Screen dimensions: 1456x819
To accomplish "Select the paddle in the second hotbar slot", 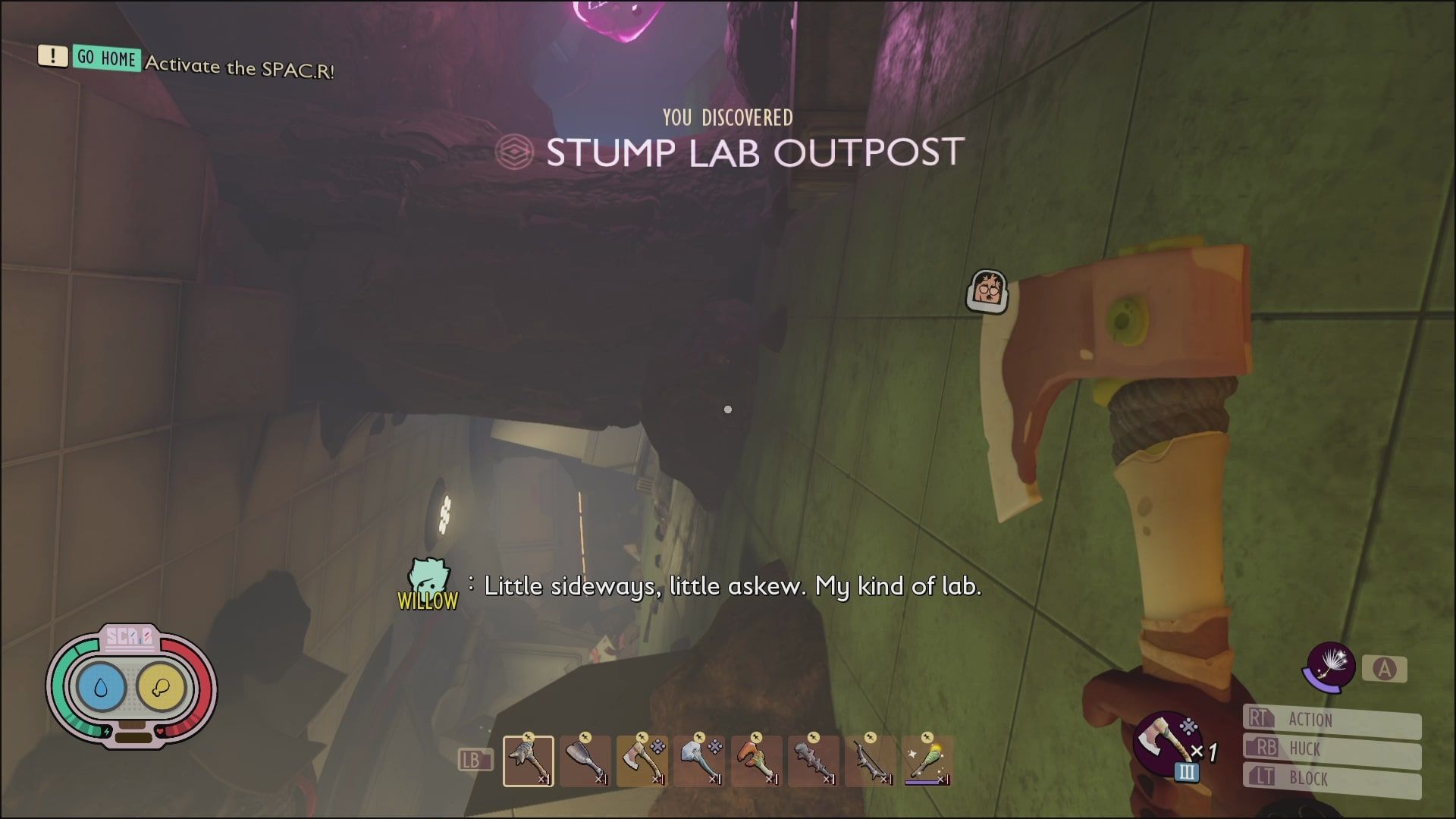I will [x=585, y=761].
